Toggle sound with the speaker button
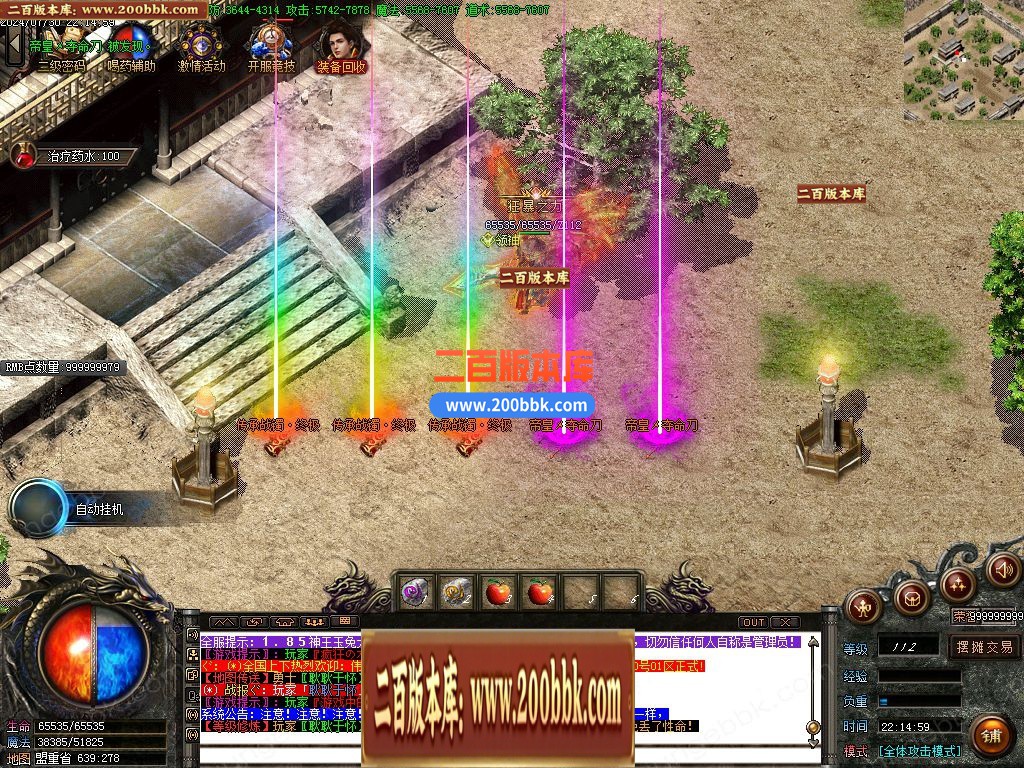 [x=1002, y=569]
